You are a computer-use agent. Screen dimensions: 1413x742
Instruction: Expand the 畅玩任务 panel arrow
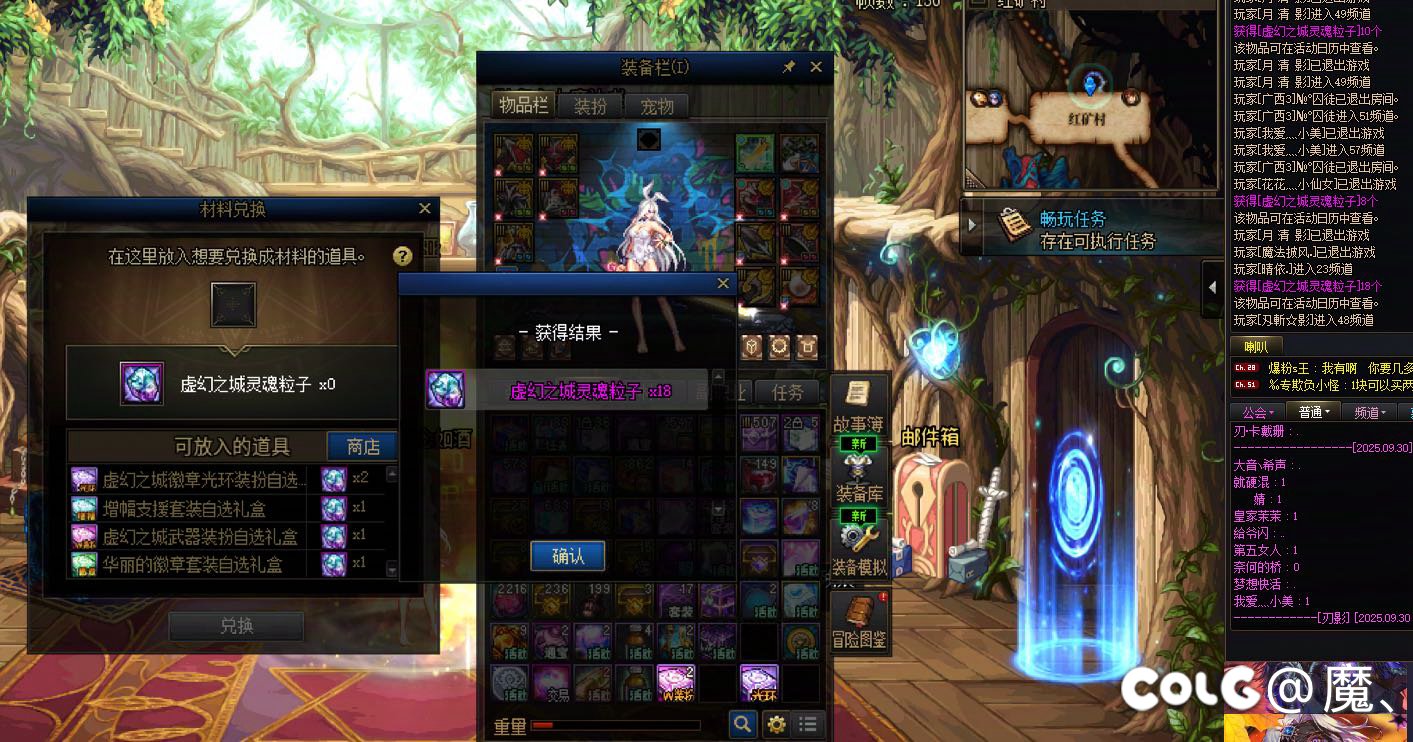971,225
